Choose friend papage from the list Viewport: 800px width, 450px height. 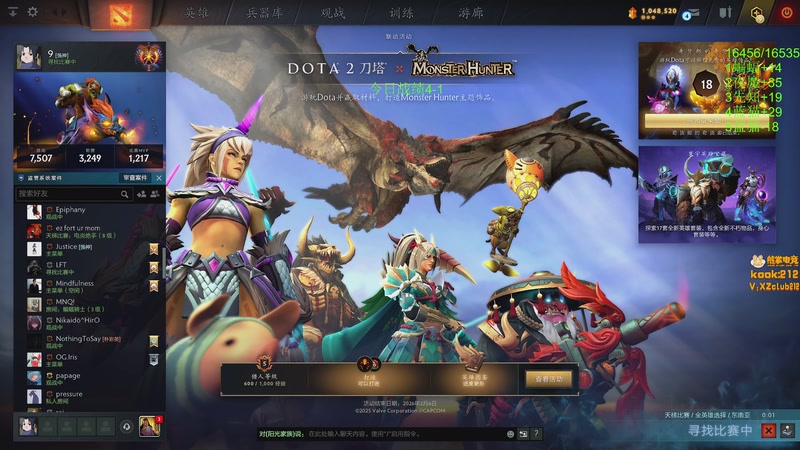tap(68, 376)
